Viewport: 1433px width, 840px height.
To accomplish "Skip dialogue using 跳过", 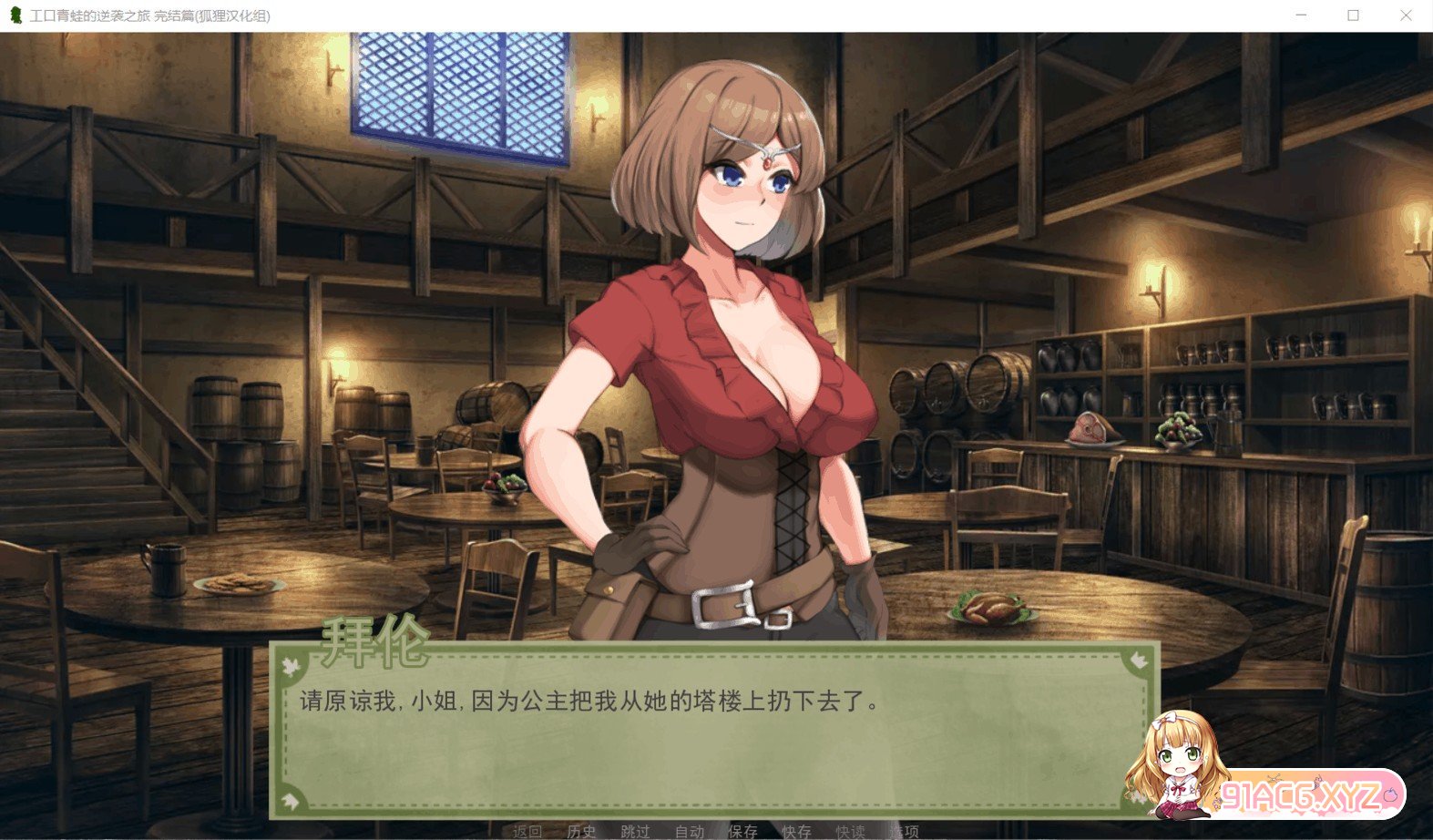I will tap(635, 831).
